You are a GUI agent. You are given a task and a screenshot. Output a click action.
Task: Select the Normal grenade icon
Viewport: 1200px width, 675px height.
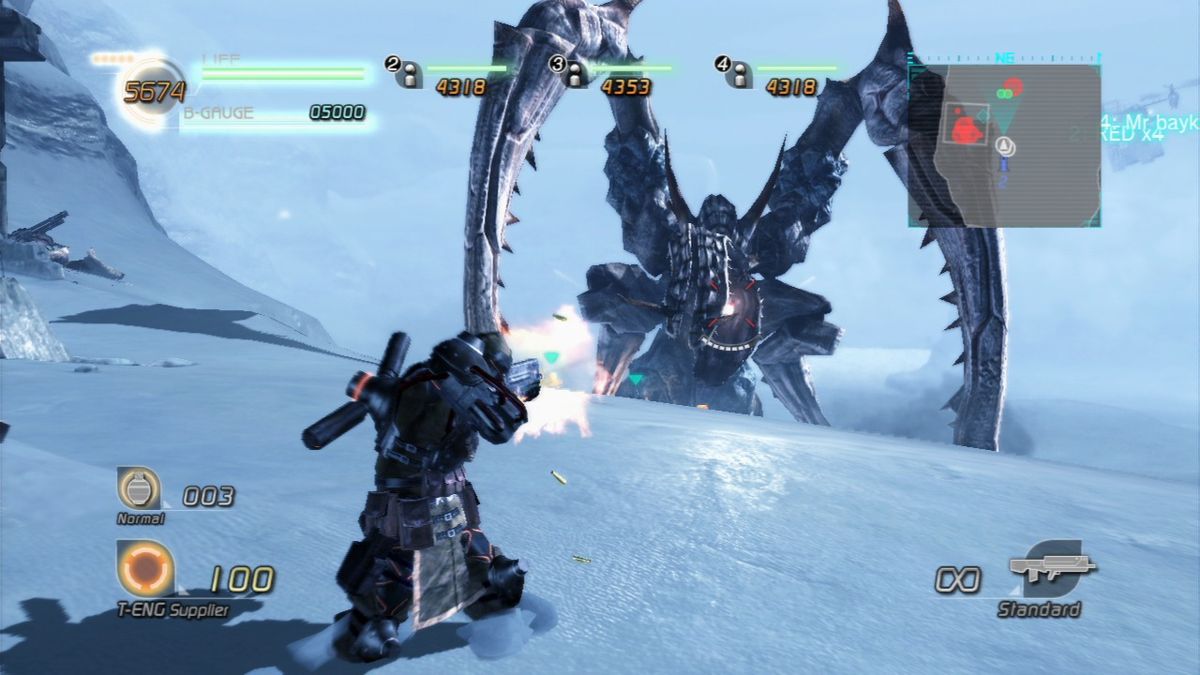click(x=139, y=490)
